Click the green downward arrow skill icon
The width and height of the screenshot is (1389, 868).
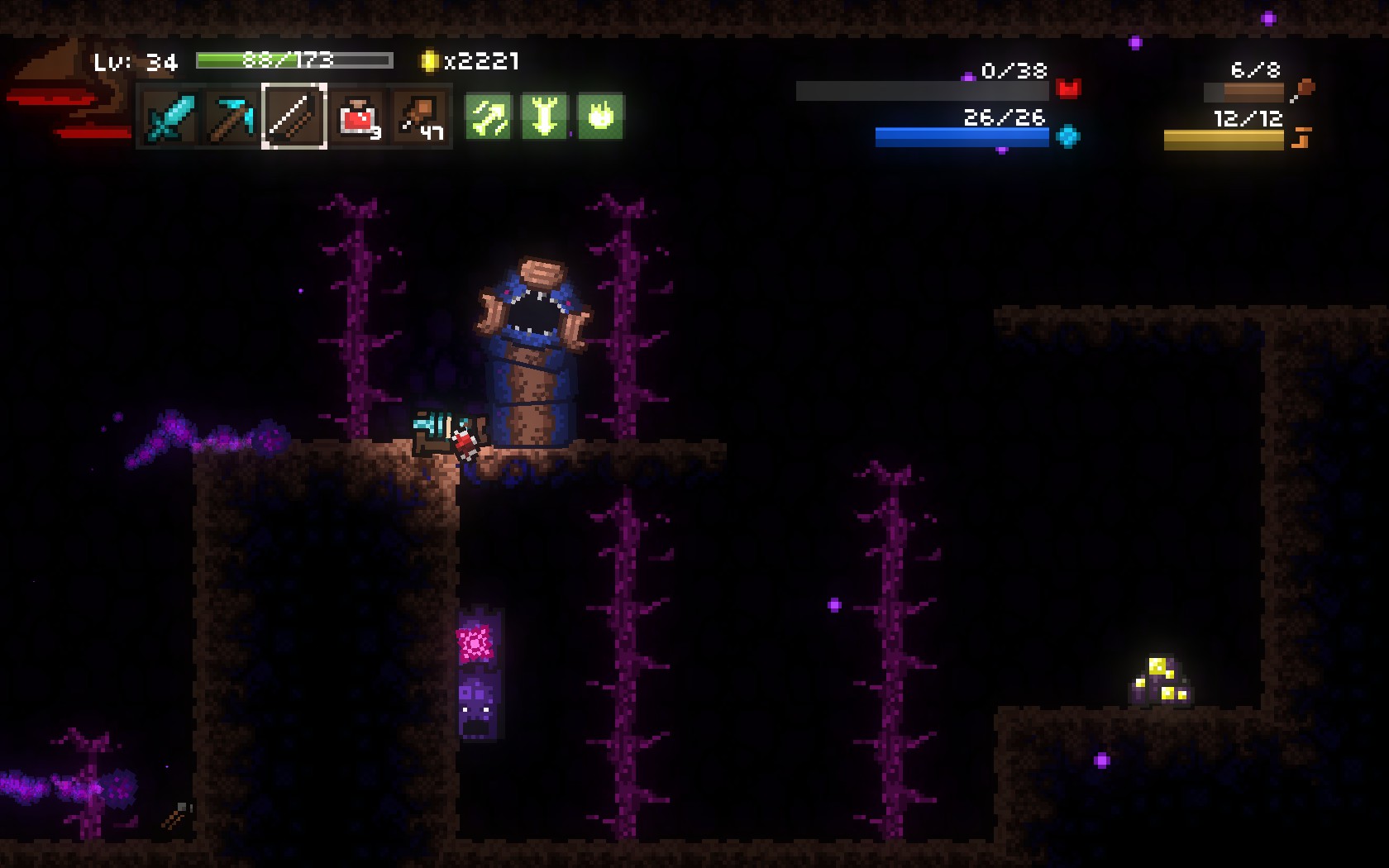(x=544, y=117)
